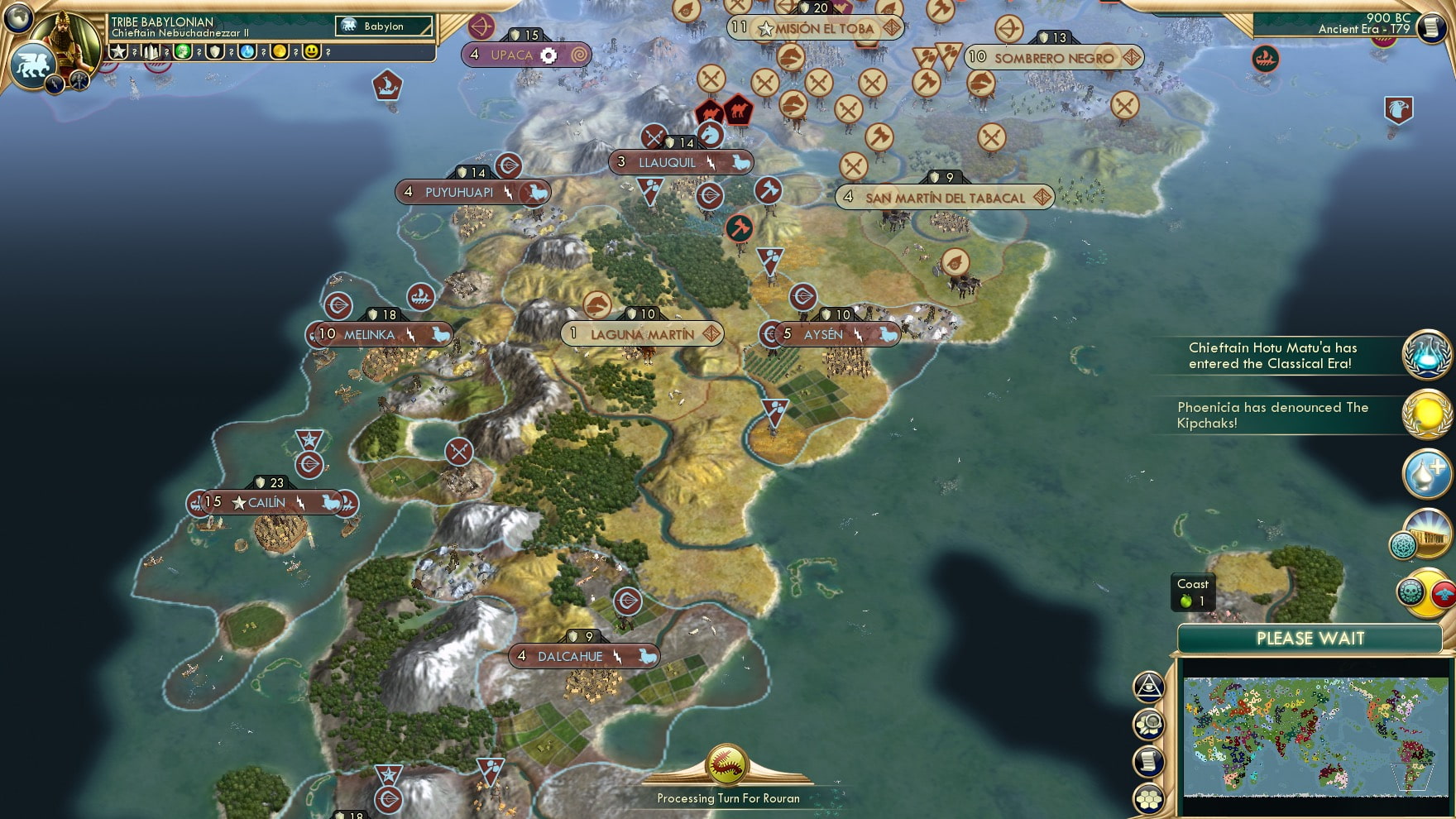
Task: Open the Classical Era notification flask icon
Action: [1426, 354]
